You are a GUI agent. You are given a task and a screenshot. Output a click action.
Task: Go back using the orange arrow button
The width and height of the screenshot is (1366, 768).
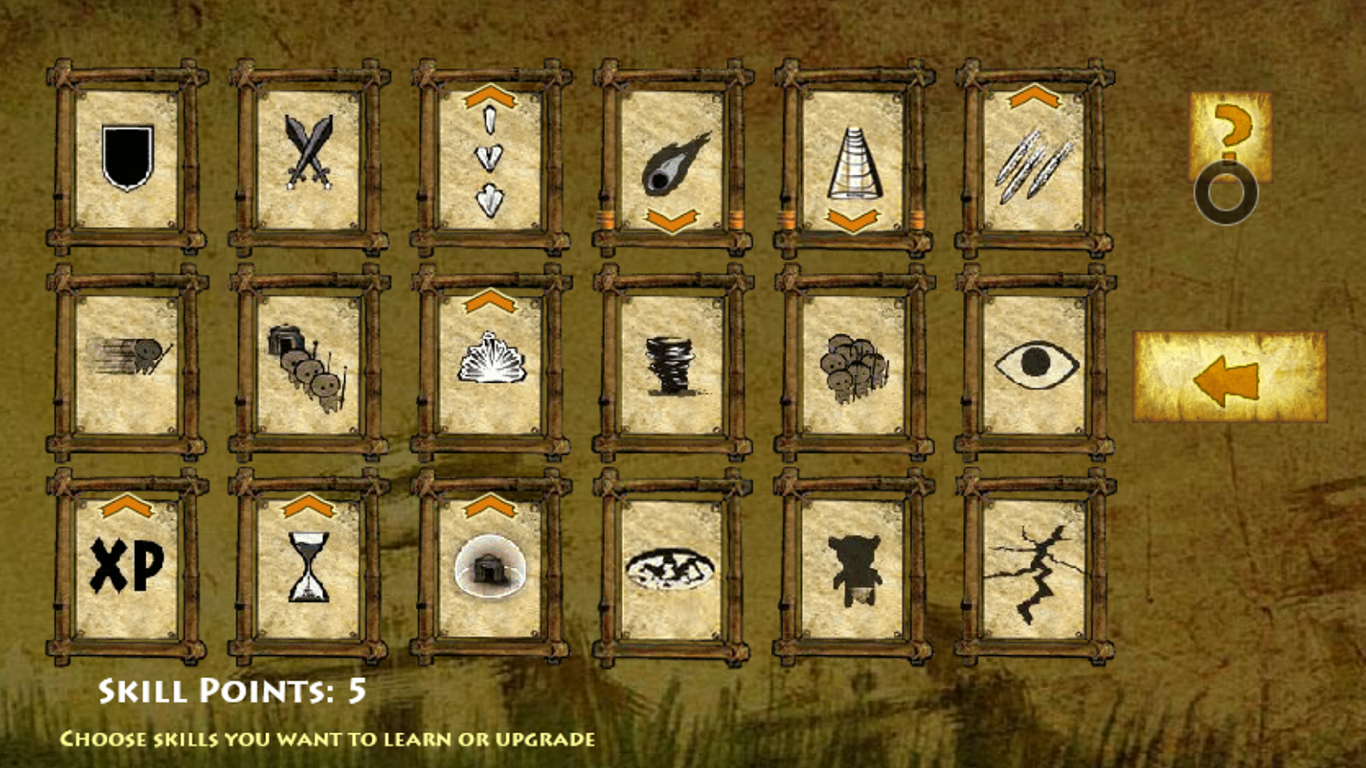tap(1229, 377)
